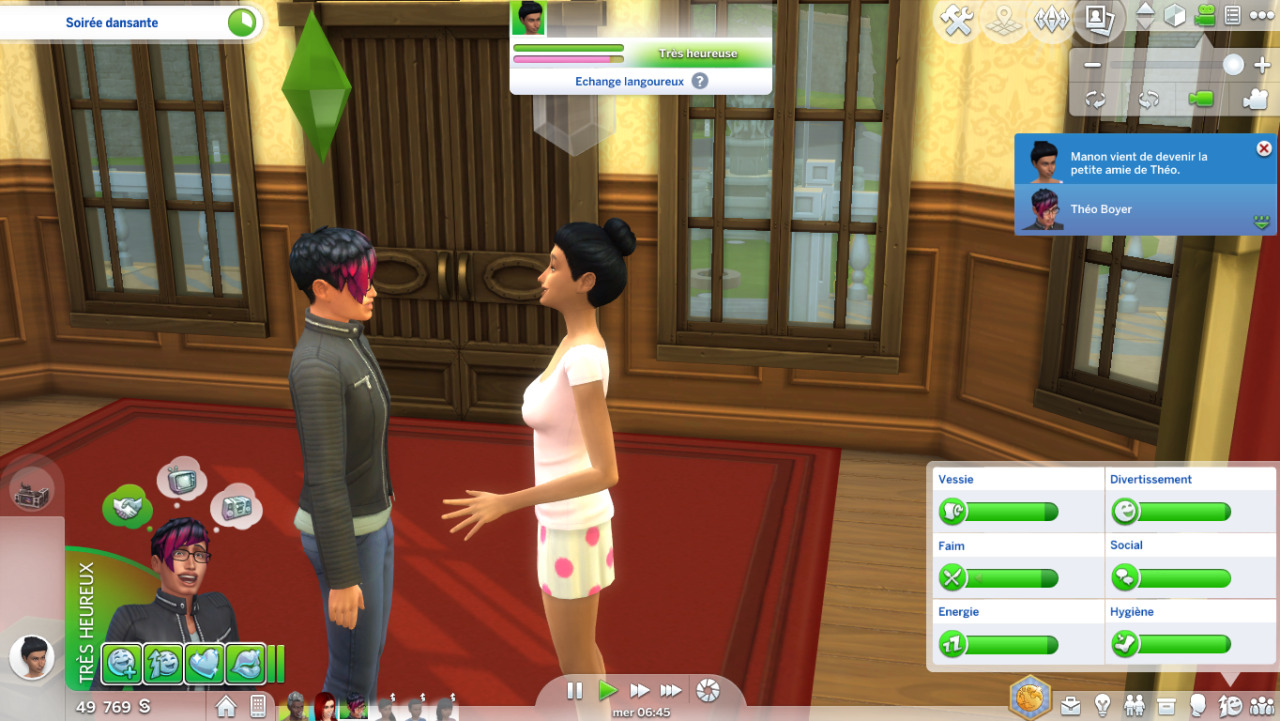Open the phone icon
1280x721 pixels.
(258, 706)
